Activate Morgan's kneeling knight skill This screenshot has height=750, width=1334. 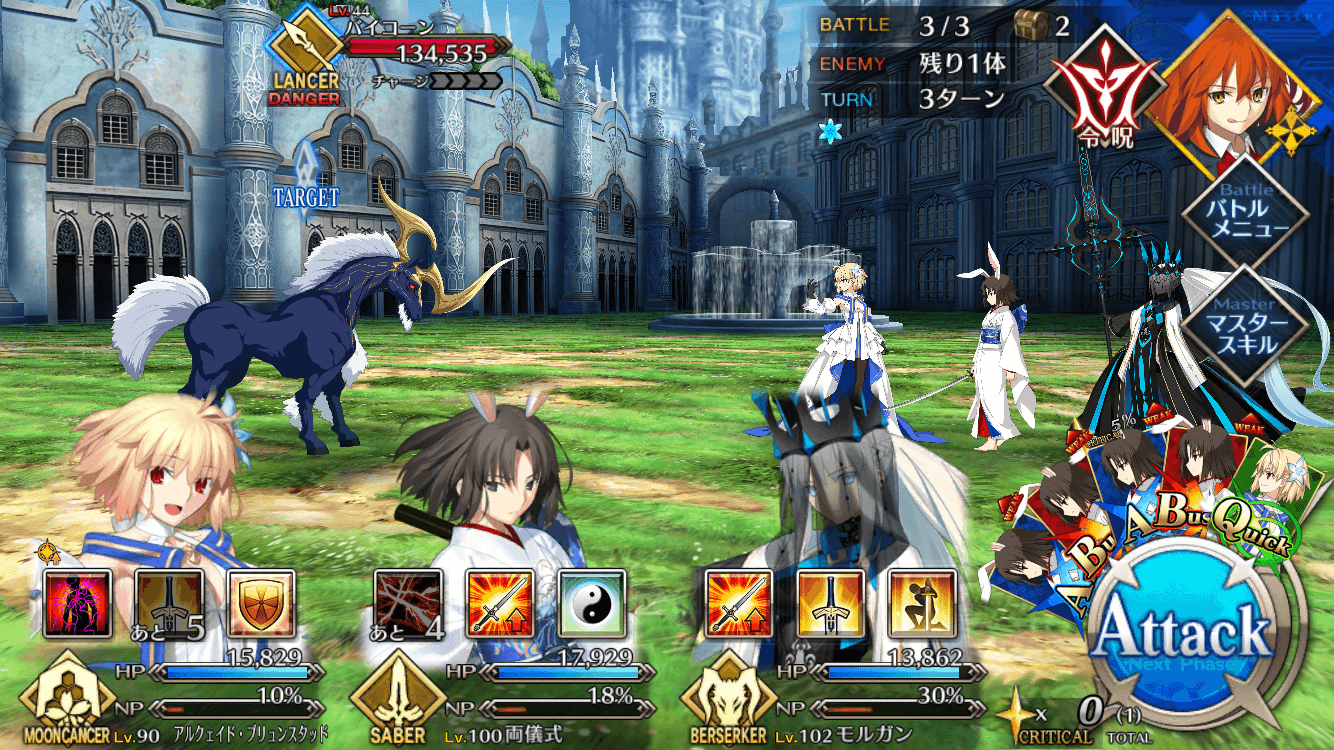[923, 604]
